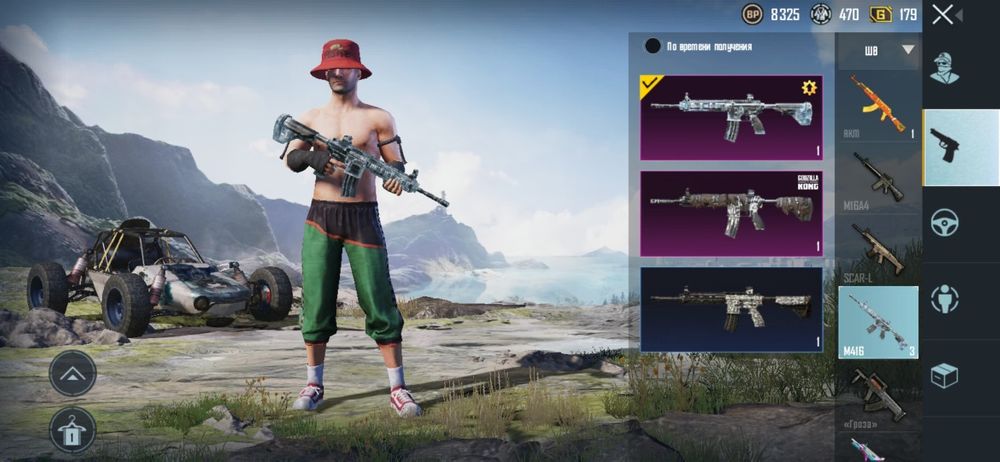
Task: Choose the Godzilla Kong M416 skin
Action: point(731,213)
